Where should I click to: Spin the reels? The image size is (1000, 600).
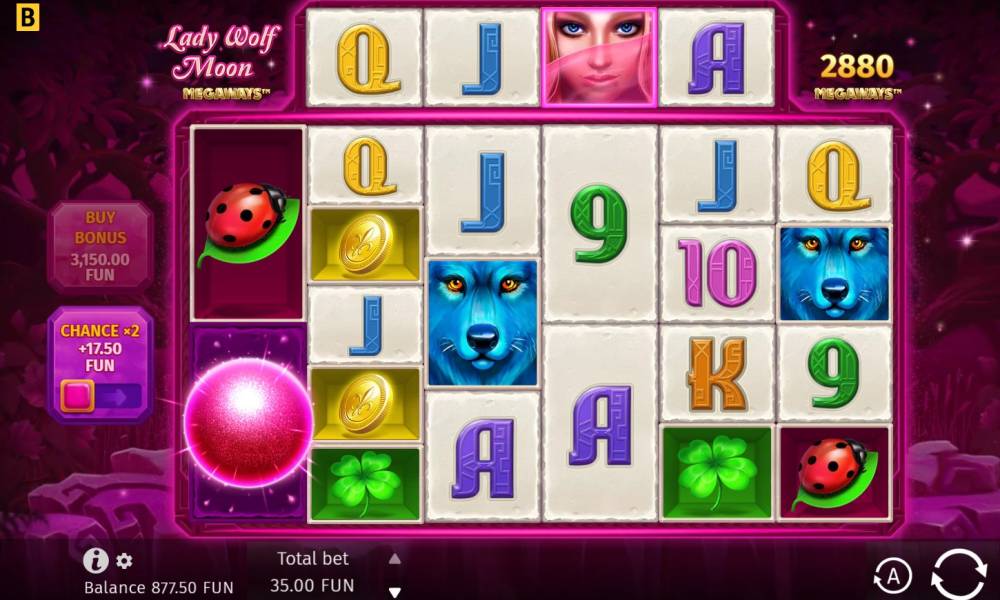[958, 575]
